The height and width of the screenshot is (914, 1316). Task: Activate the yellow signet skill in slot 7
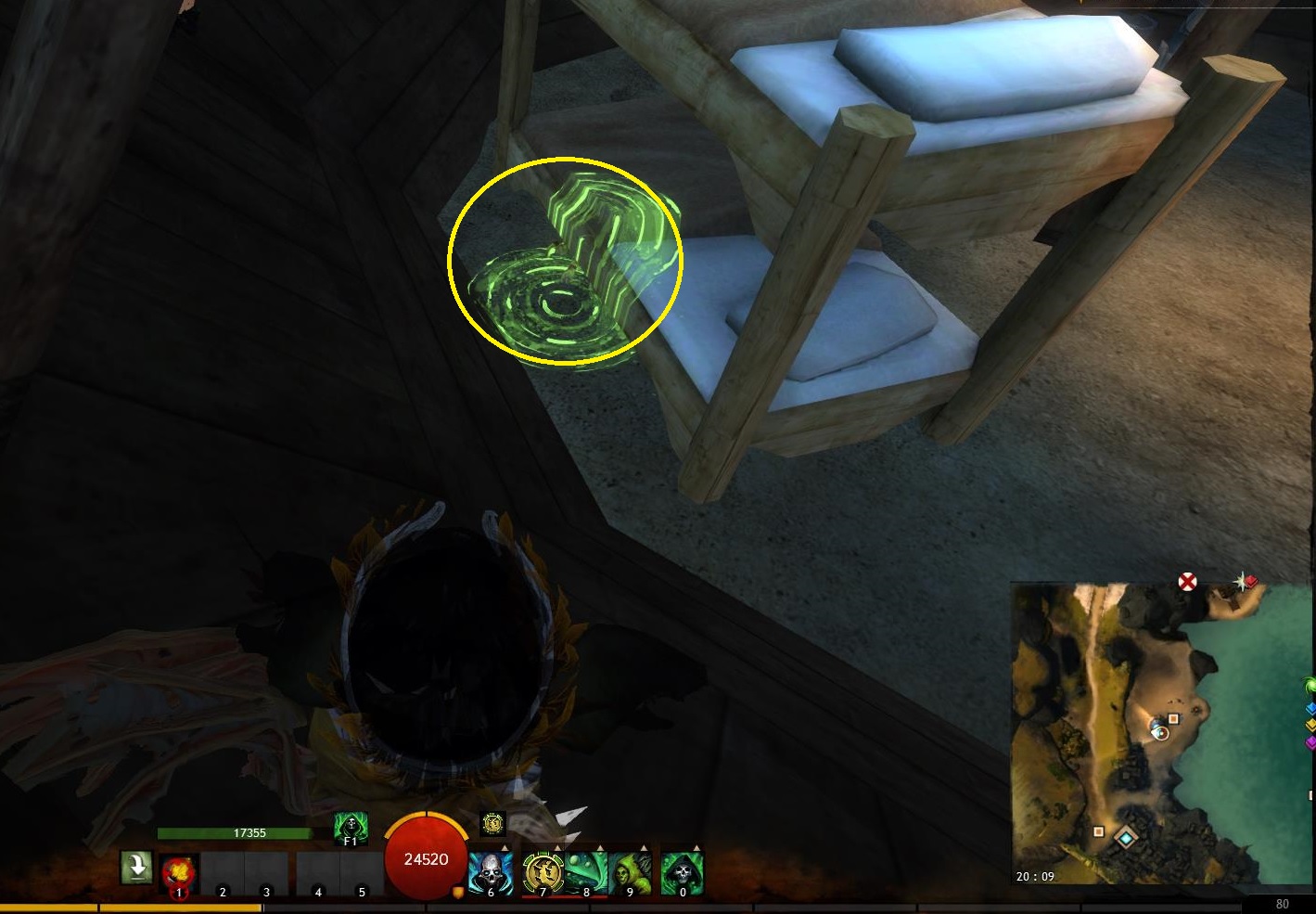(x=542, y=873)
